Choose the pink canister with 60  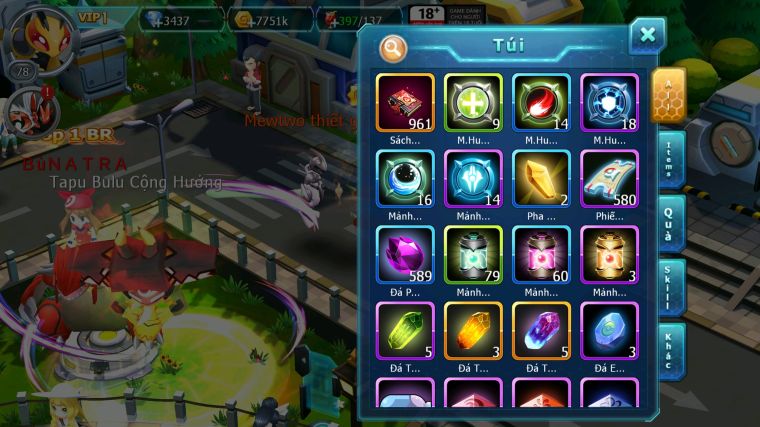pos(541,254)
